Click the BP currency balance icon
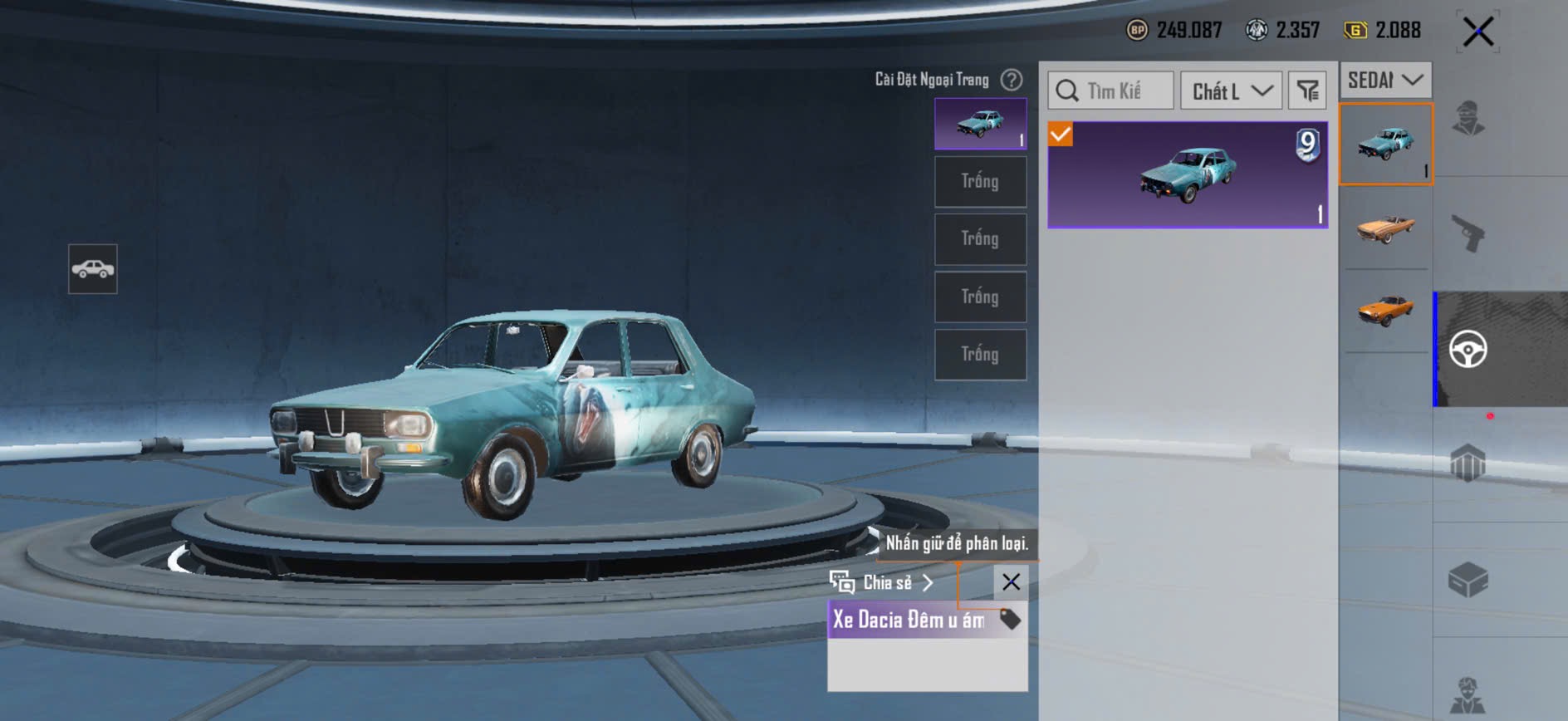 point(1137,31)
